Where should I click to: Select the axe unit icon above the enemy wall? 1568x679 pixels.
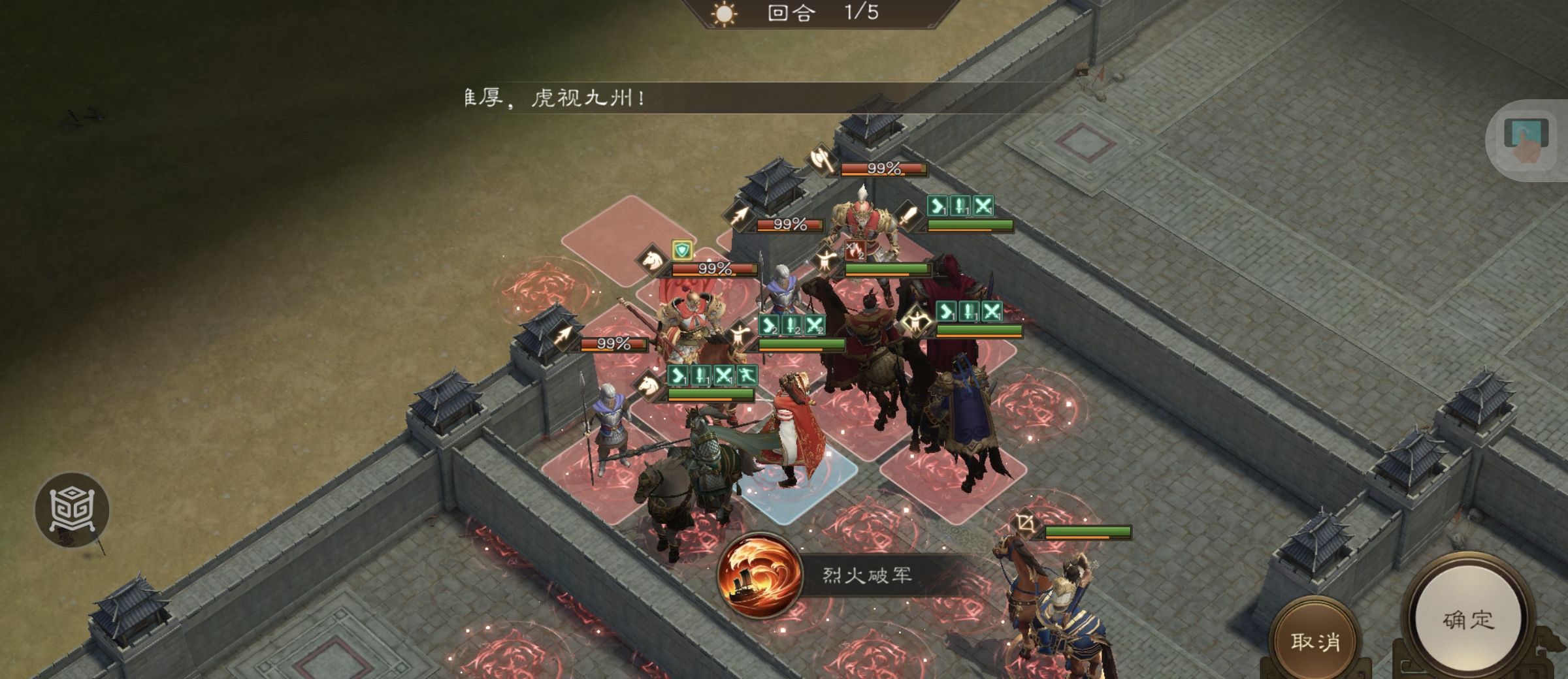(821, 159)
